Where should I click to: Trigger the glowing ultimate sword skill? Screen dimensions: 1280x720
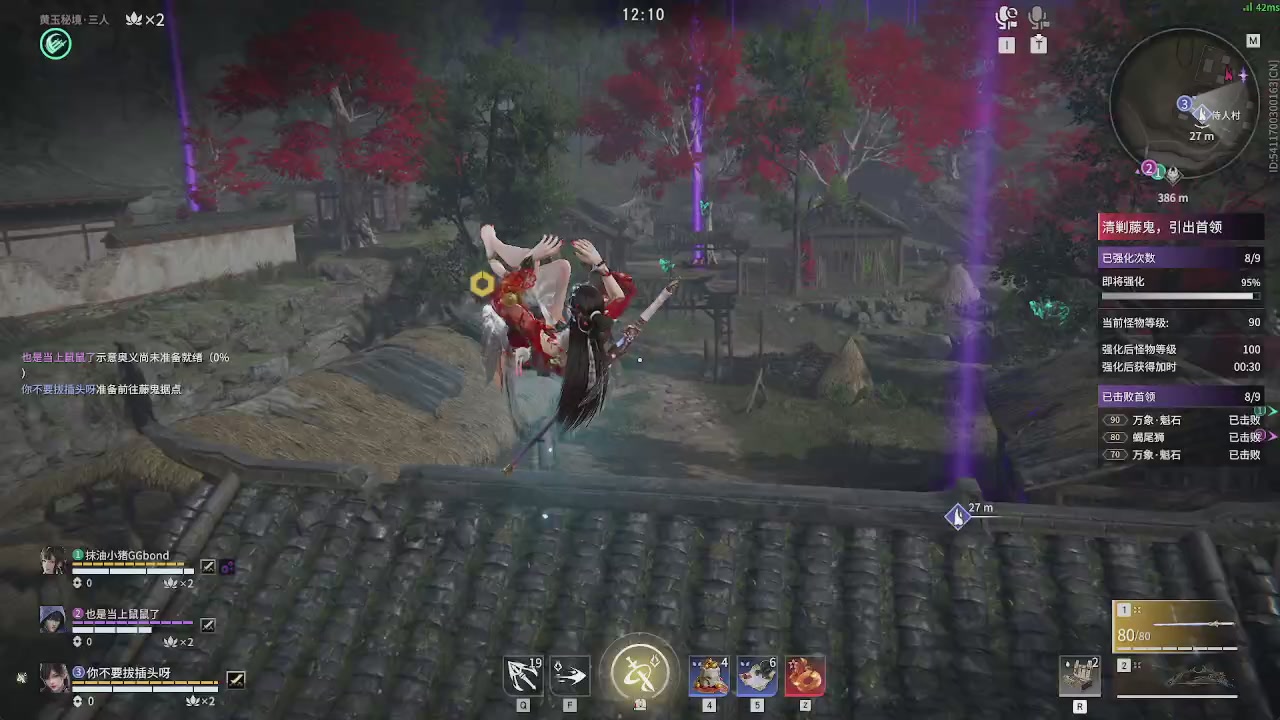[x=640, y=670]
